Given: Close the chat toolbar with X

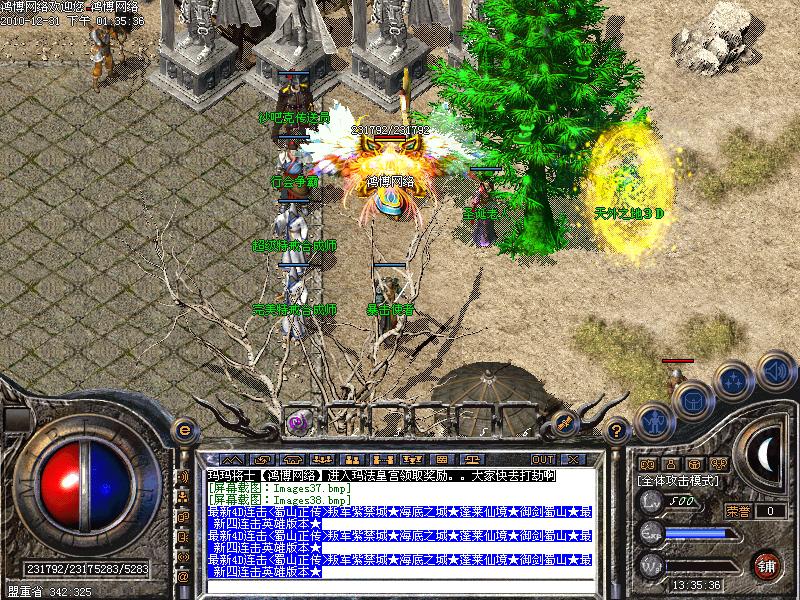Looking at the screenshot, I should pos(573,458).
